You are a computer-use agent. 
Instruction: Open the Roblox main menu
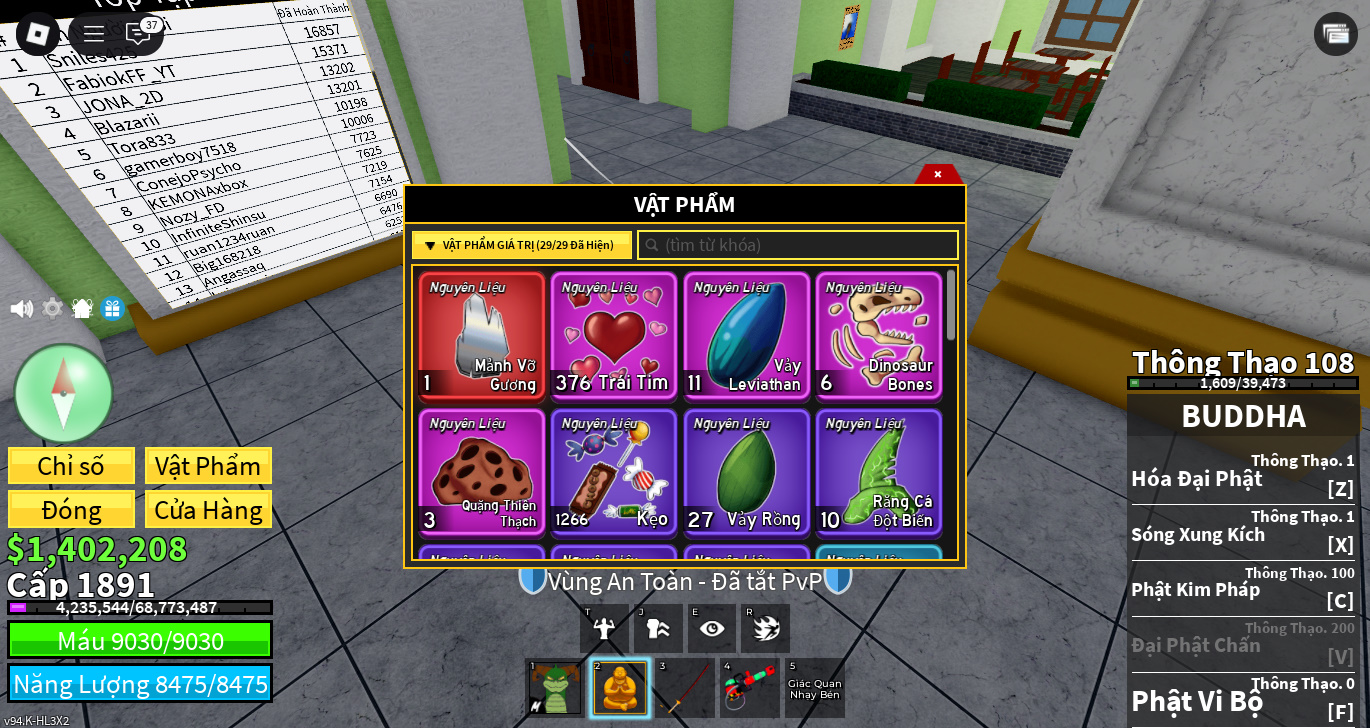38,34
